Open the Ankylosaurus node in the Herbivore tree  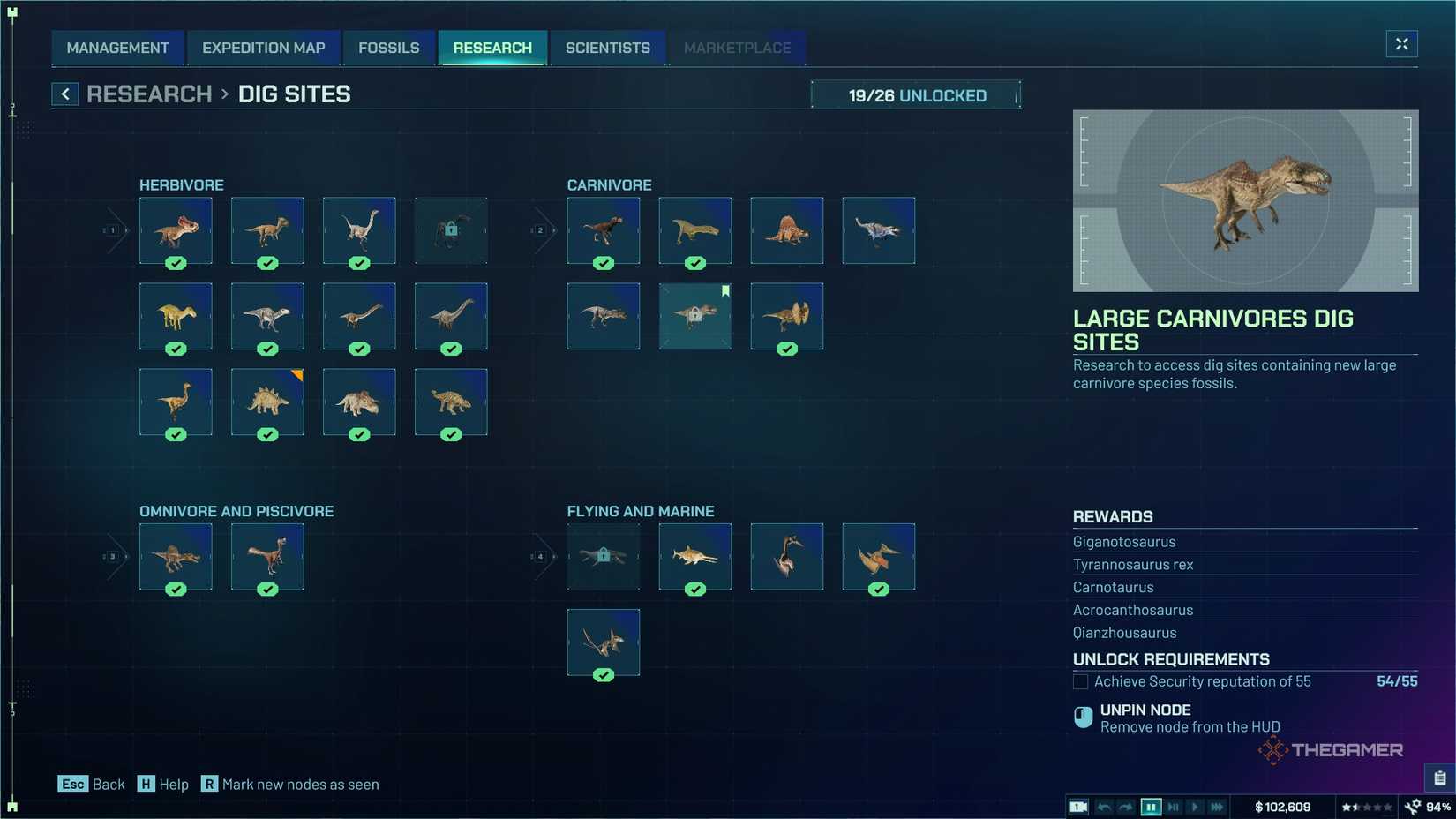pos(451,402)
